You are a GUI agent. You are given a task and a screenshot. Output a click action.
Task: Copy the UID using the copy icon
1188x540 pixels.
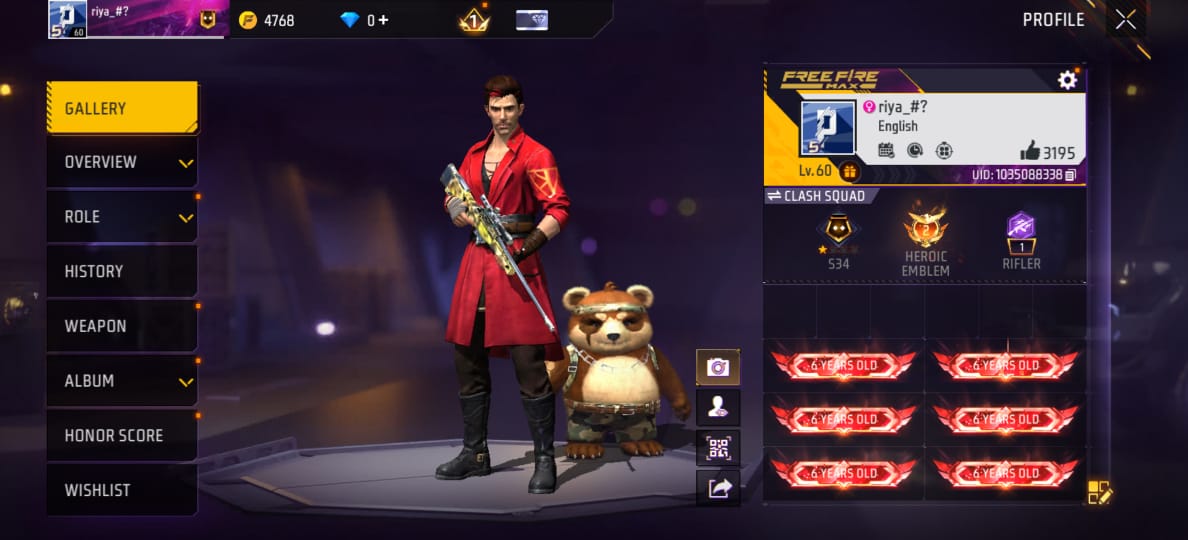[x=1070, y=175]
